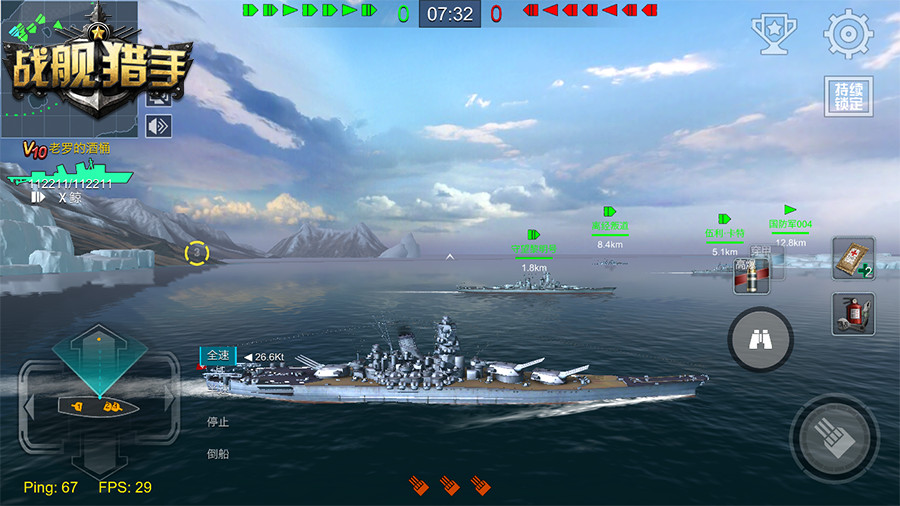
Task: Set throttle to 倒船 reverse
Action: click(x=218, y=454)
